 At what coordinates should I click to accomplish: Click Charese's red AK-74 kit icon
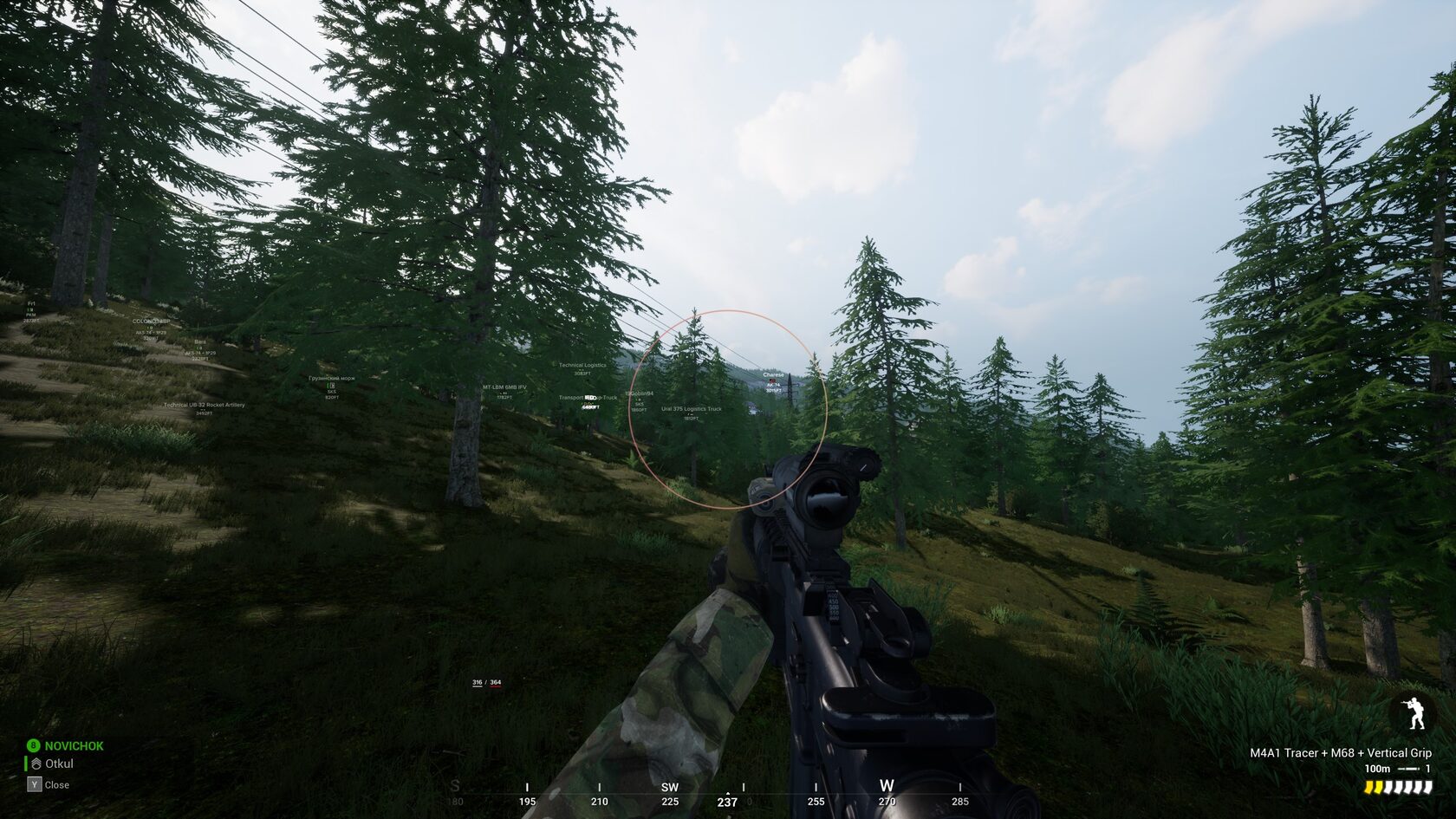(x=772, y=380)
